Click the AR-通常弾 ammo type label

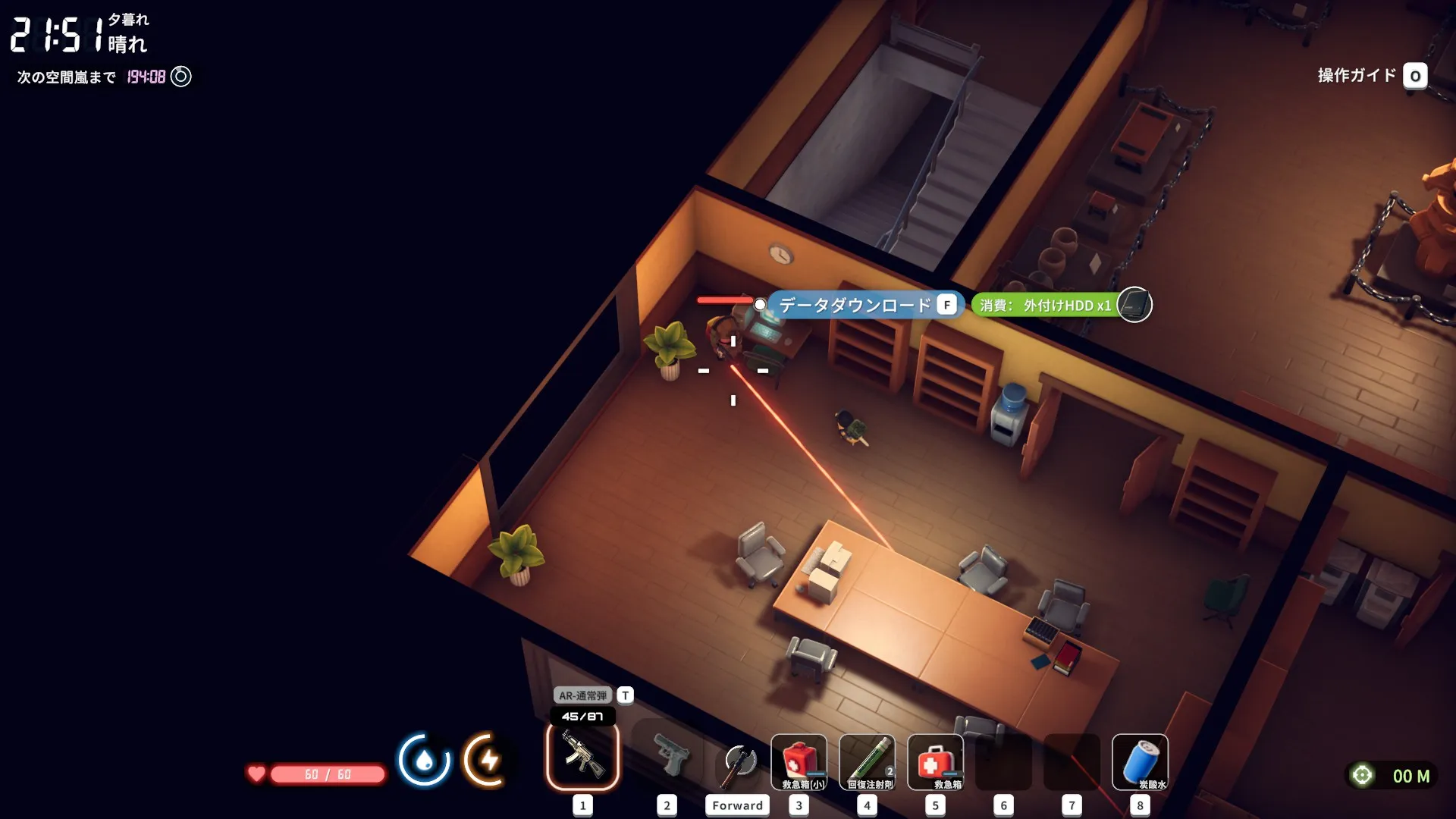click(582, 695)
